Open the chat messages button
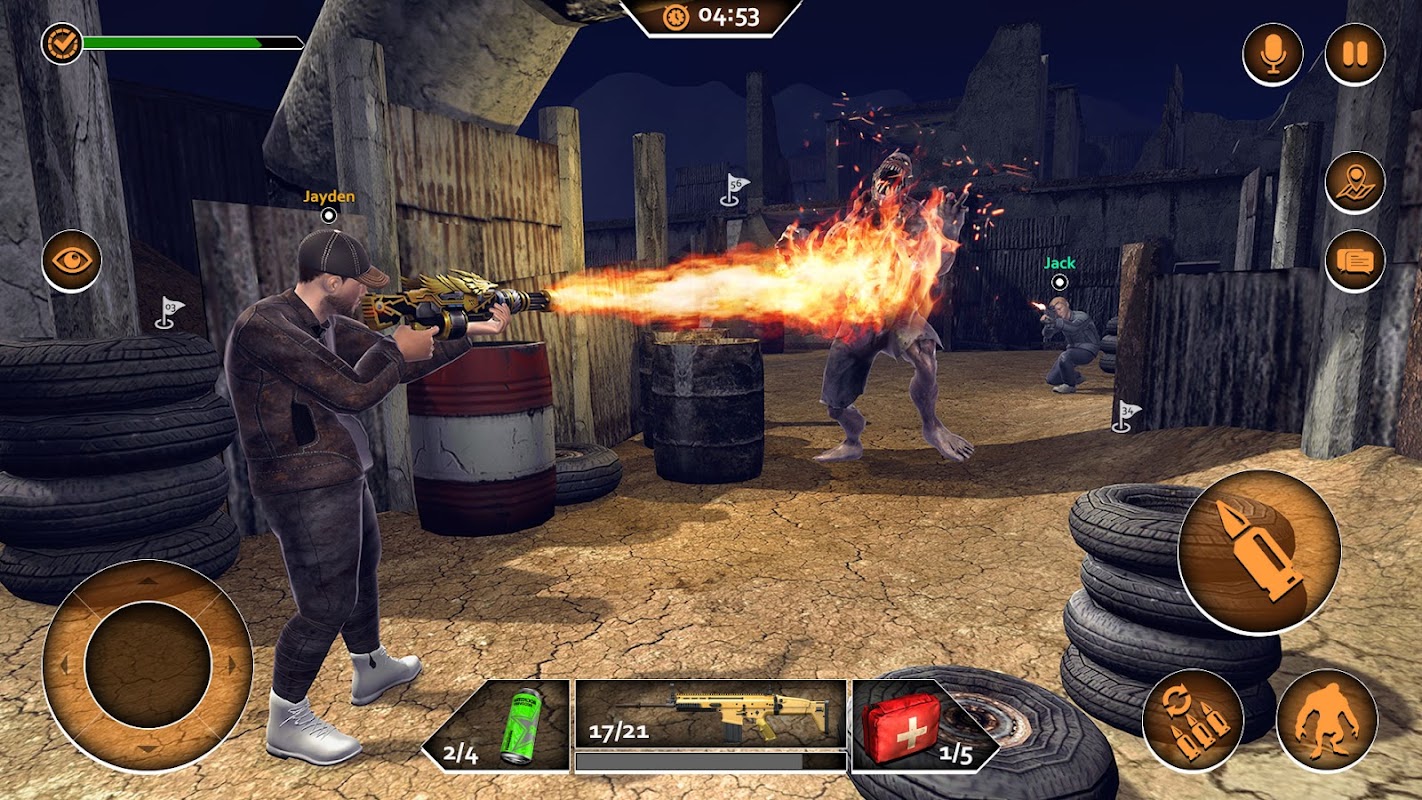1422x800 pixels. tap(1355, 261)
